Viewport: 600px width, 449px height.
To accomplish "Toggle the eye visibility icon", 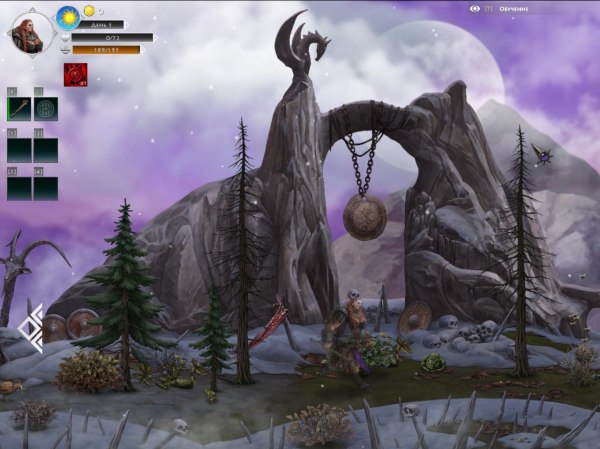I will click(475, 9).
